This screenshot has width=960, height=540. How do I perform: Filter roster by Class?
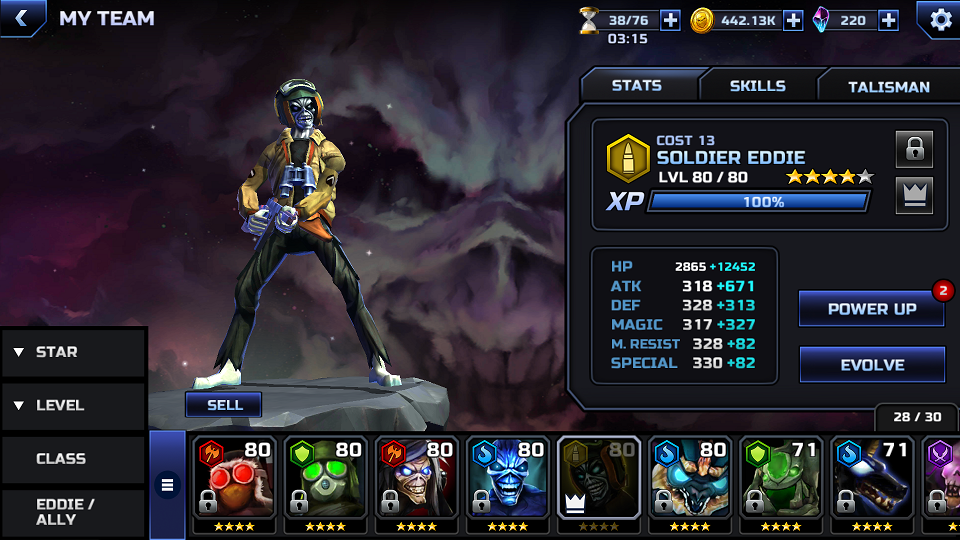(x=72, y=459)
